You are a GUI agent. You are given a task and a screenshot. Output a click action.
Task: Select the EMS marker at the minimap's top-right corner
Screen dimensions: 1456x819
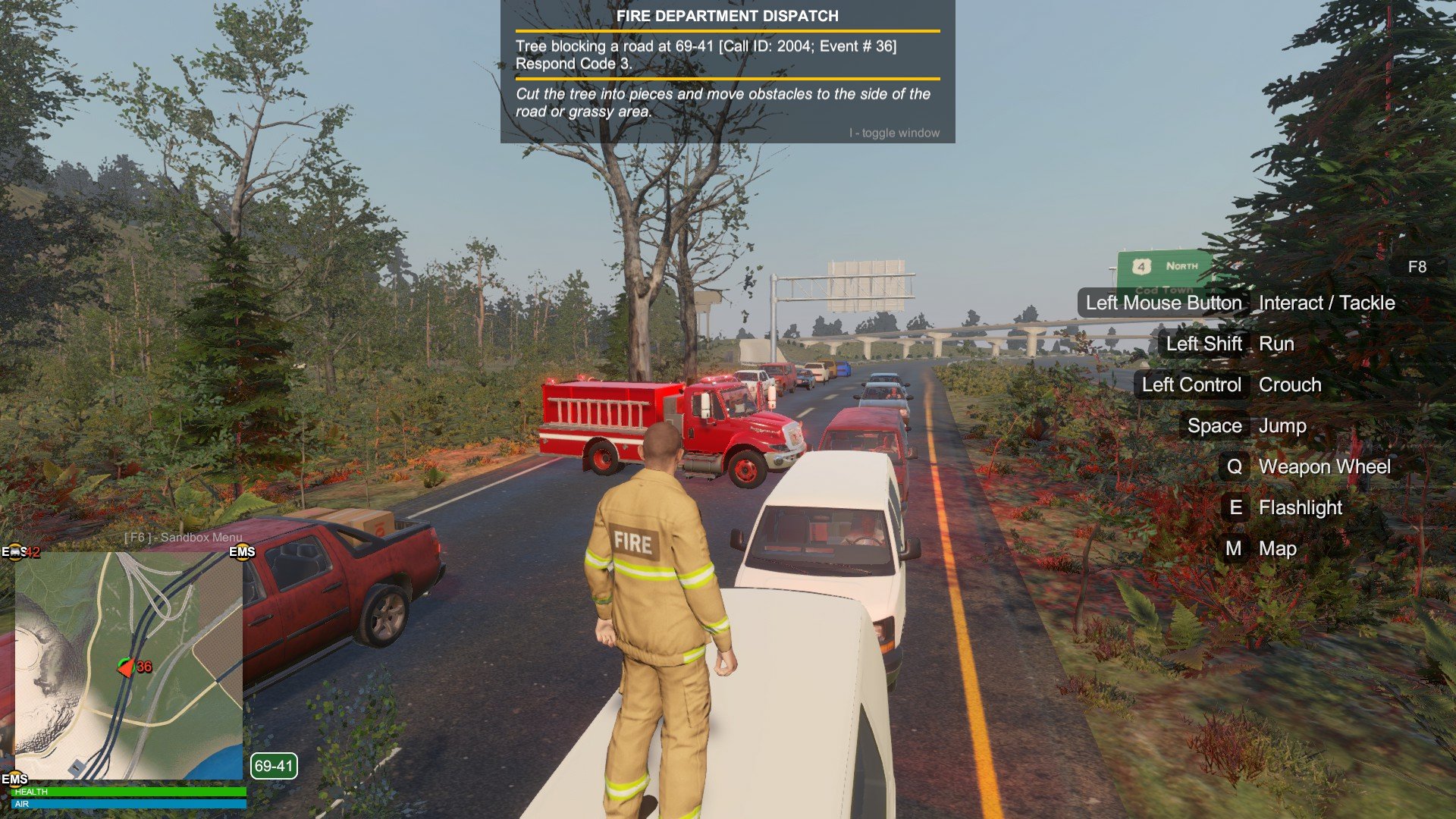pos(242,551)
